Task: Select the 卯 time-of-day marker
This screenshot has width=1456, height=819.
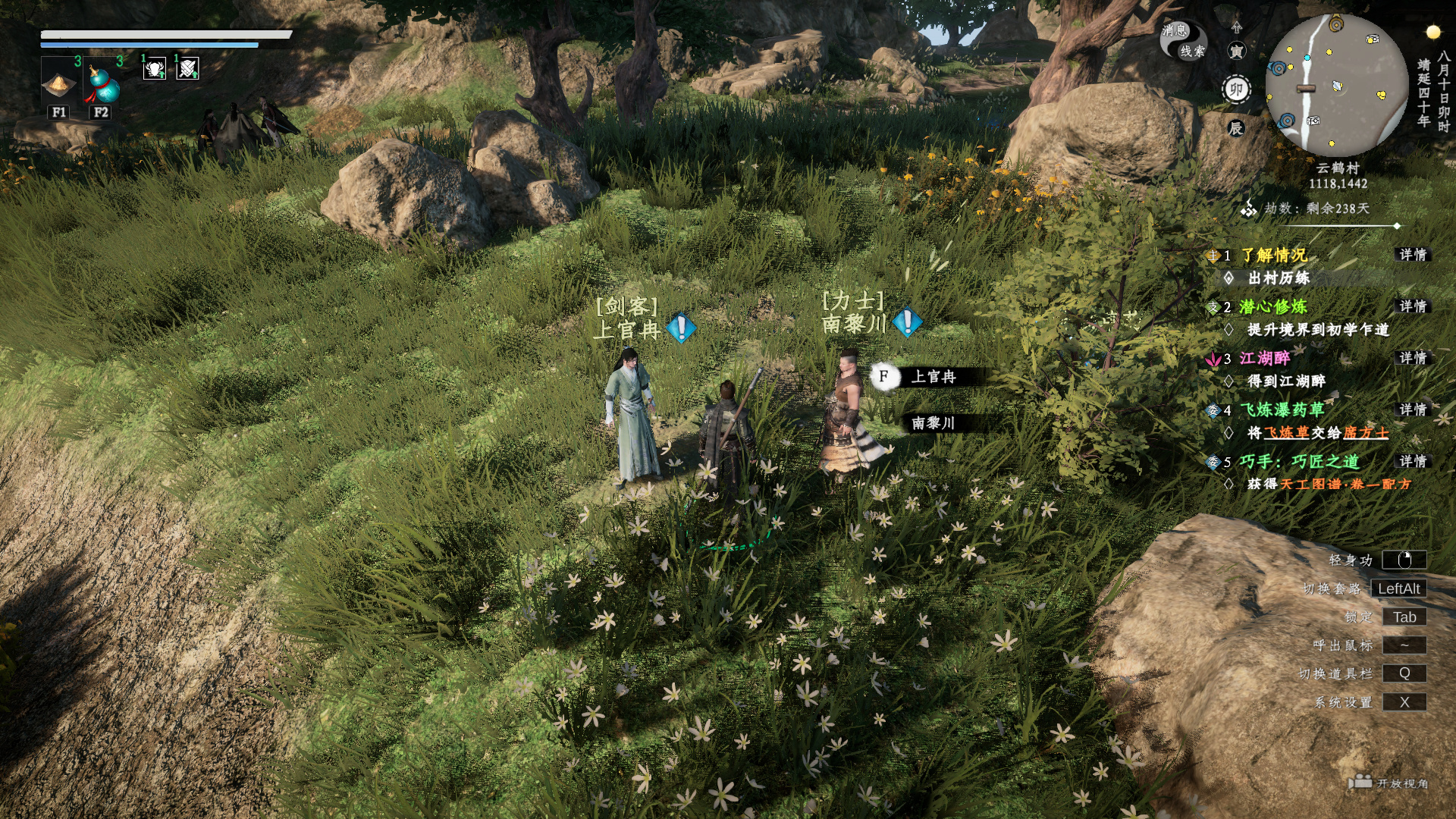Action: [1236, 89]
